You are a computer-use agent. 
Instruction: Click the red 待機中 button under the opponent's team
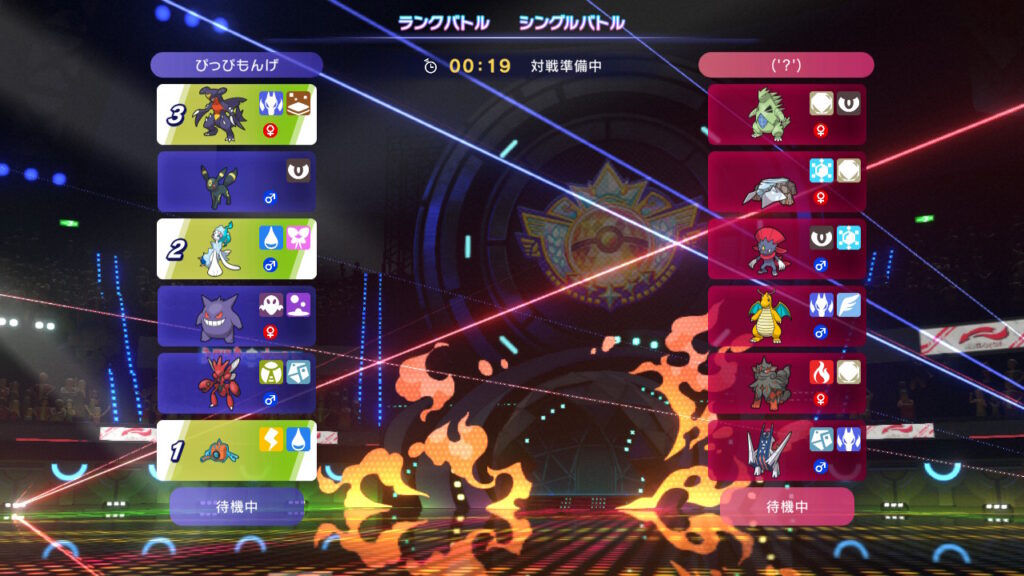pyautogui.click(x=786, y=506)
